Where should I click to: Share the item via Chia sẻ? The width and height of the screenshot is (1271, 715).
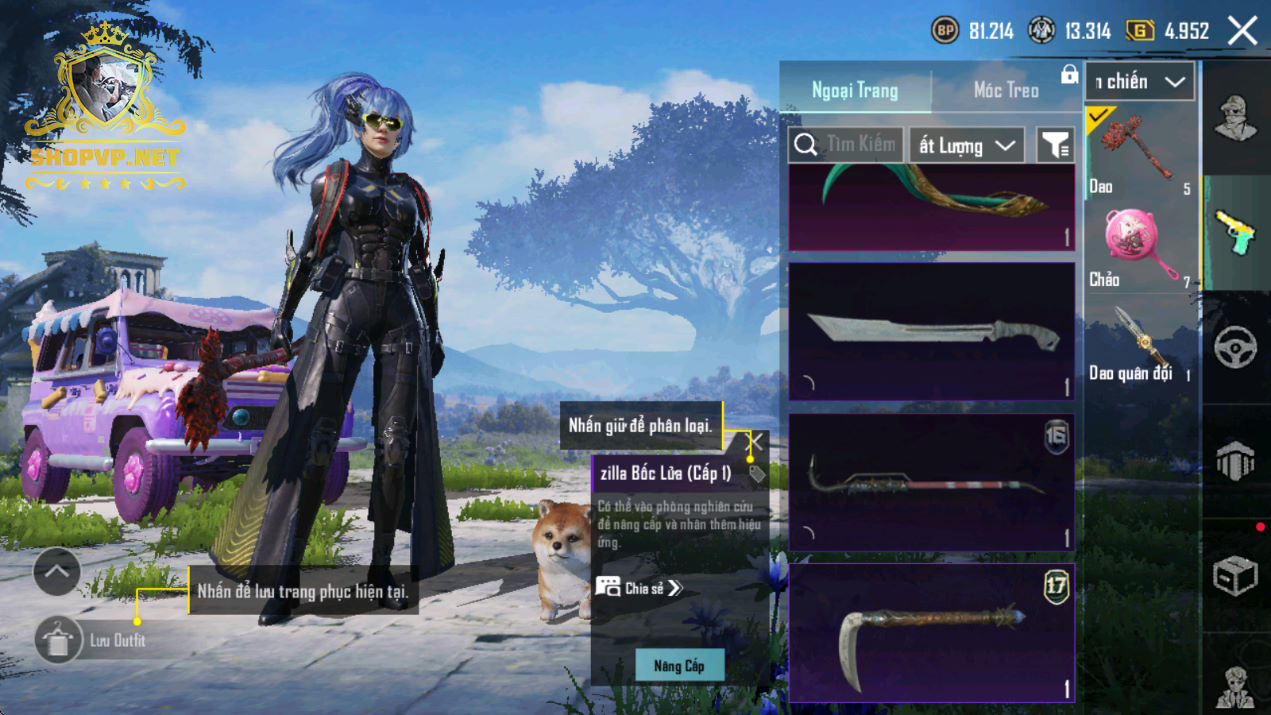[x=640, y=588]
